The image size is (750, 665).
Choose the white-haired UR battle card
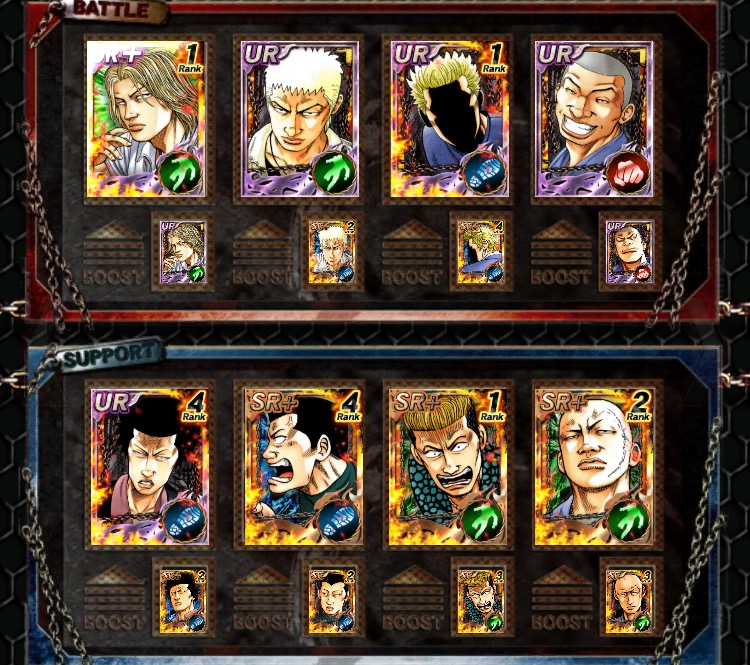(x=296, y=119)
